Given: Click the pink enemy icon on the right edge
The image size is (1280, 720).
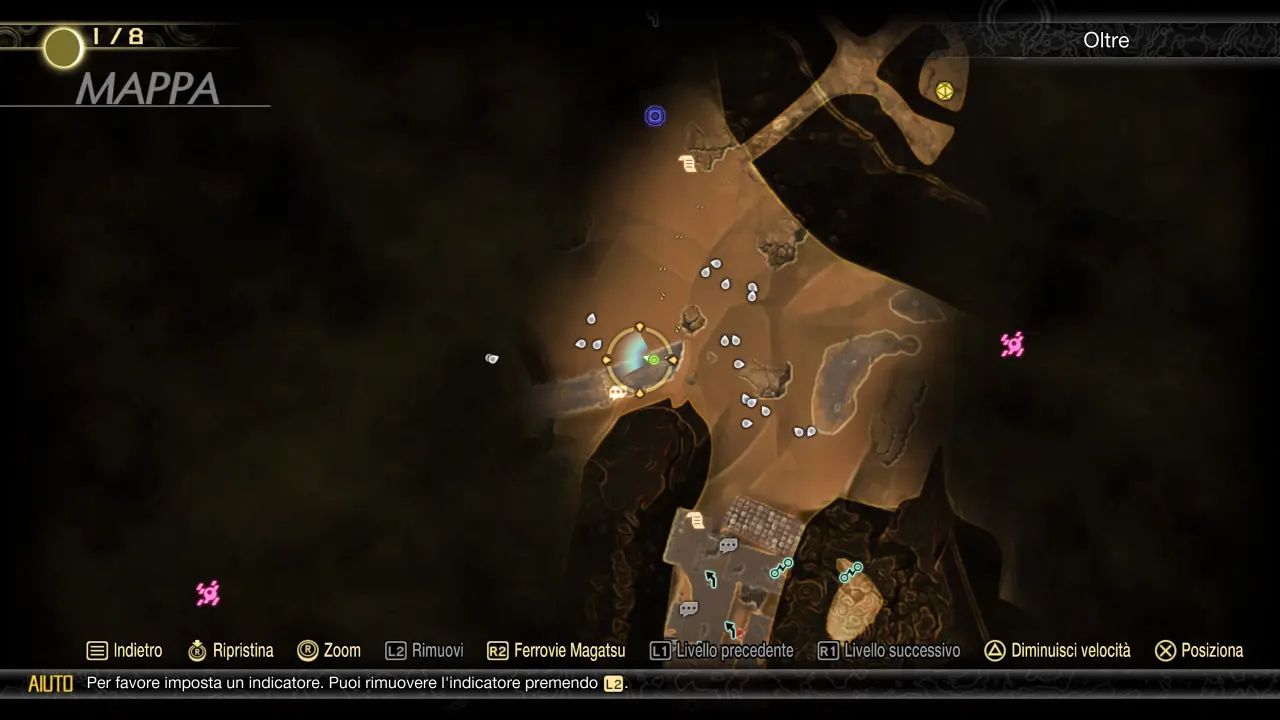Looking at the screenshot, I should point(1012,344).
